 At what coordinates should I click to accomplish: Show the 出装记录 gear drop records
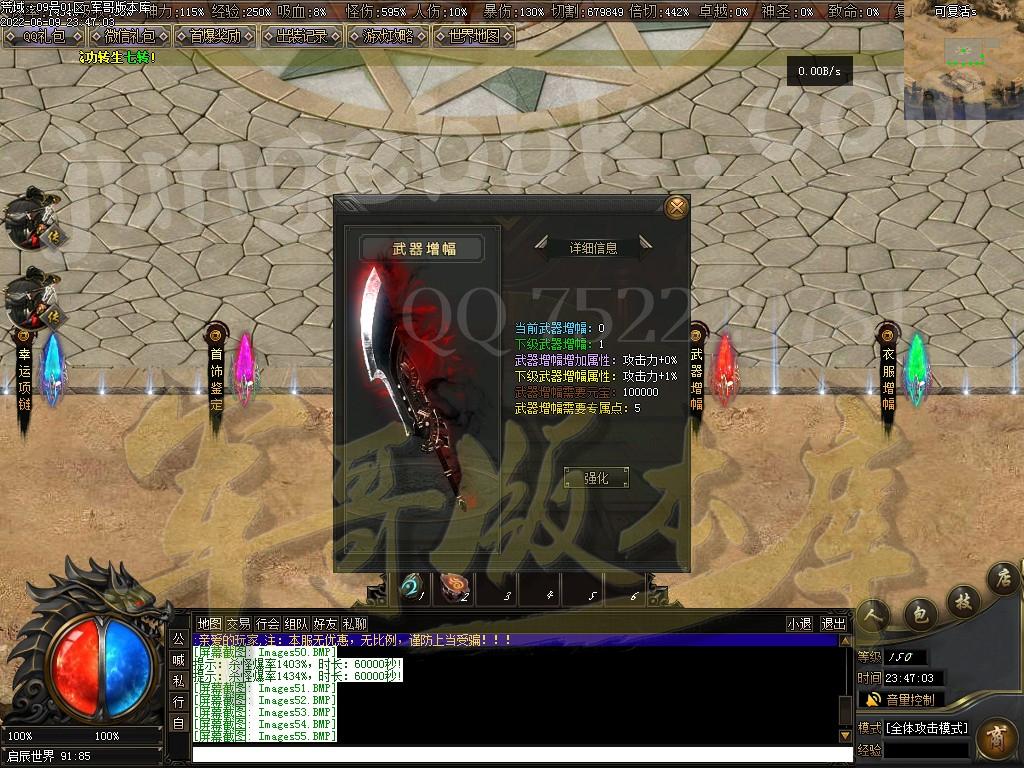click(301, 37)
